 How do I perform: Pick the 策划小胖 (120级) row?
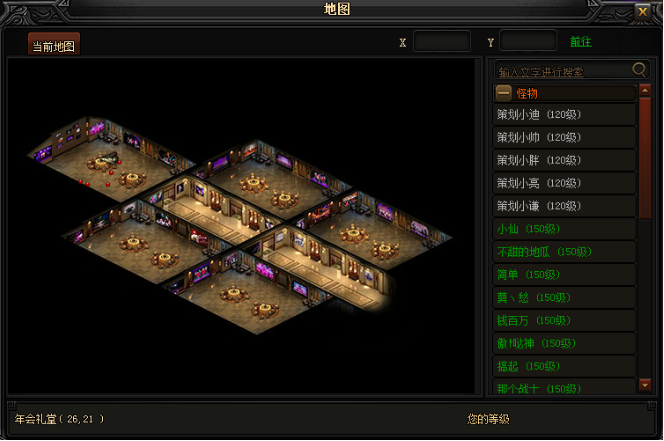(564, 161)
